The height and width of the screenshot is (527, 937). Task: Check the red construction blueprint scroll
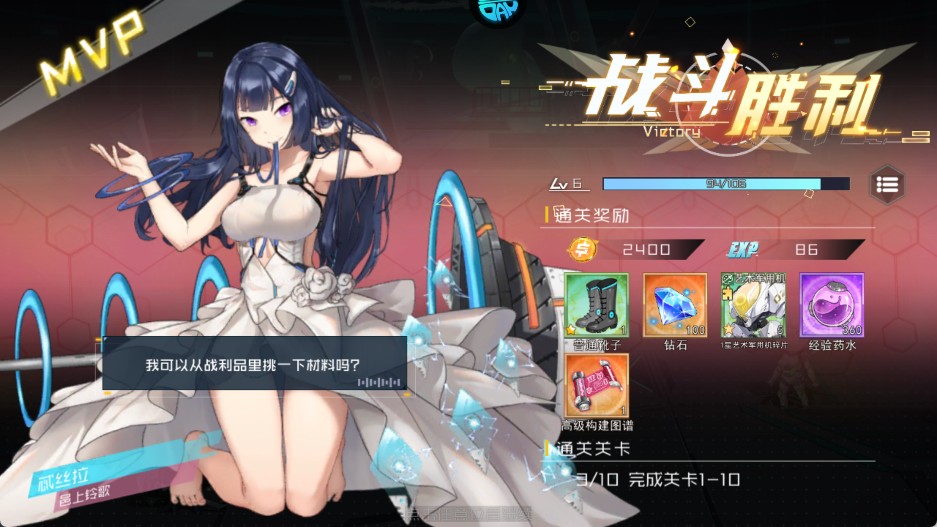(597, 385)
